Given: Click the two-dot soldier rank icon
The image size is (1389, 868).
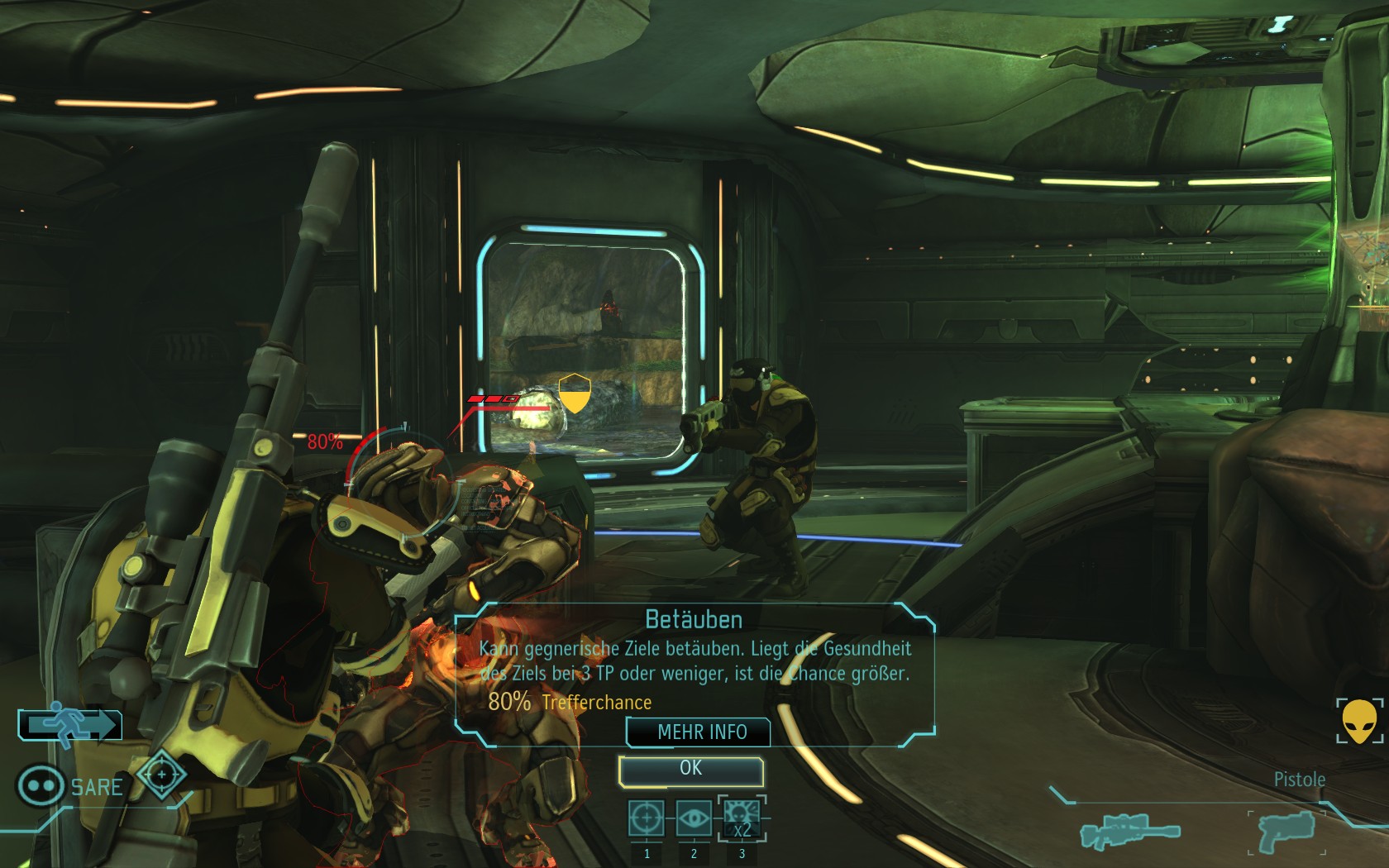Looking at the screenshot, I should (41, 785).
